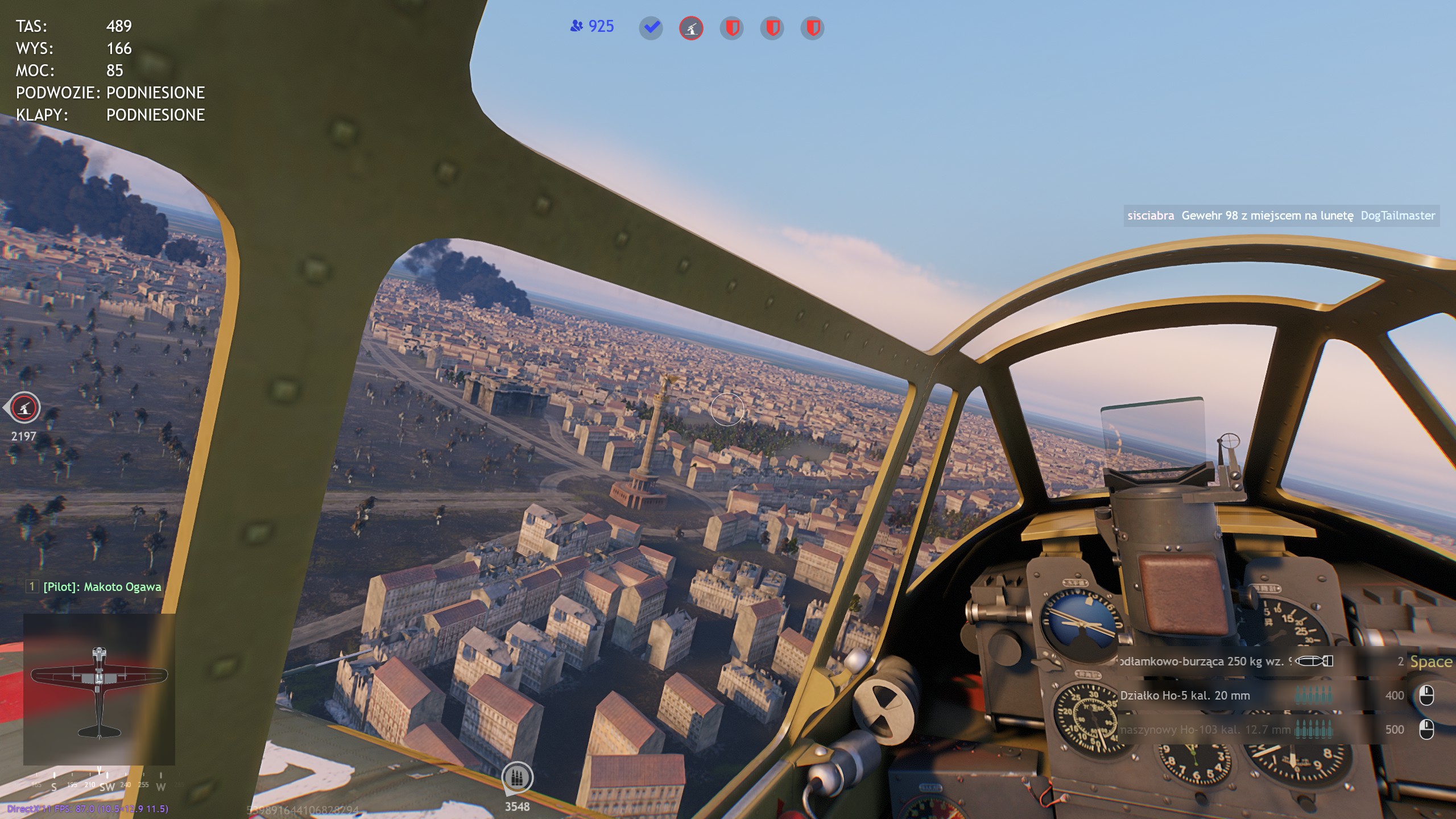1456x819 pixels.
Task: Click the off-screen AA gun marker labeled 2197
Action: click(x=24, y=408)
